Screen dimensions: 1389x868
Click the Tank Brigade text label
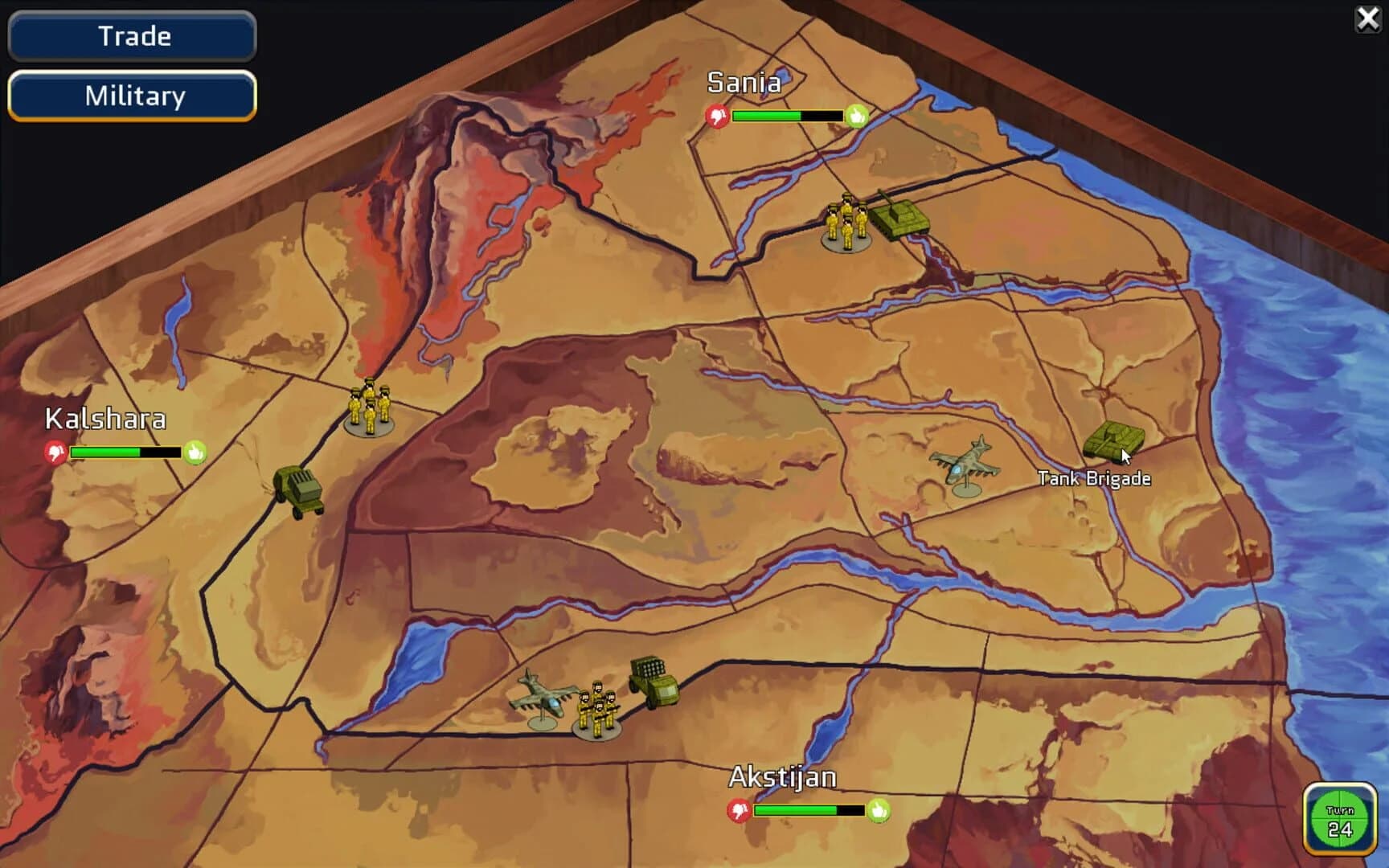click(1094, 477)
